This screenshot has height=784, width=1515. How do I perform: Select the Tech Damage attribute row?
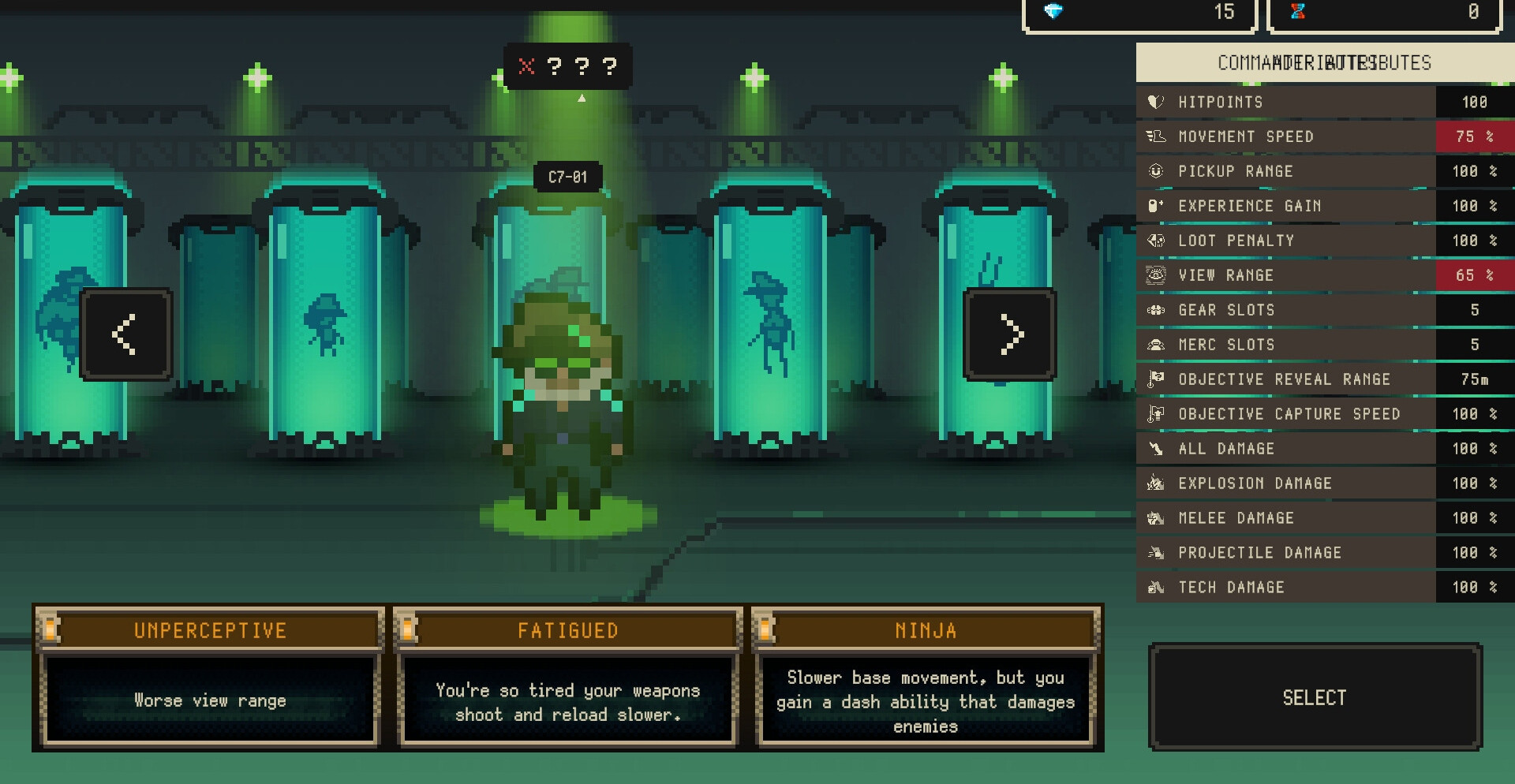[x=1324, y=588]
